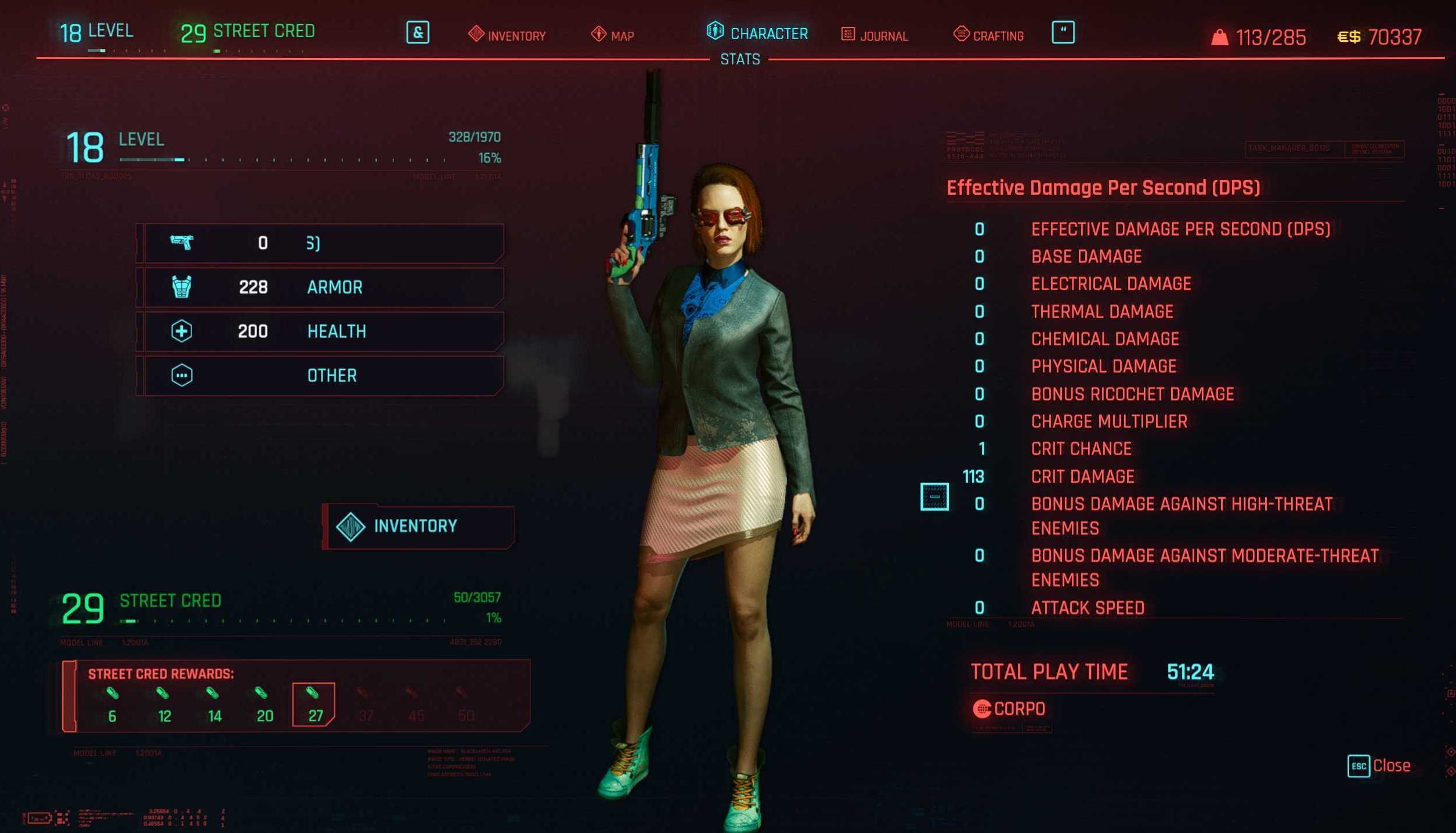
Task: Switch to the Map tab
Action: point(613,35)
